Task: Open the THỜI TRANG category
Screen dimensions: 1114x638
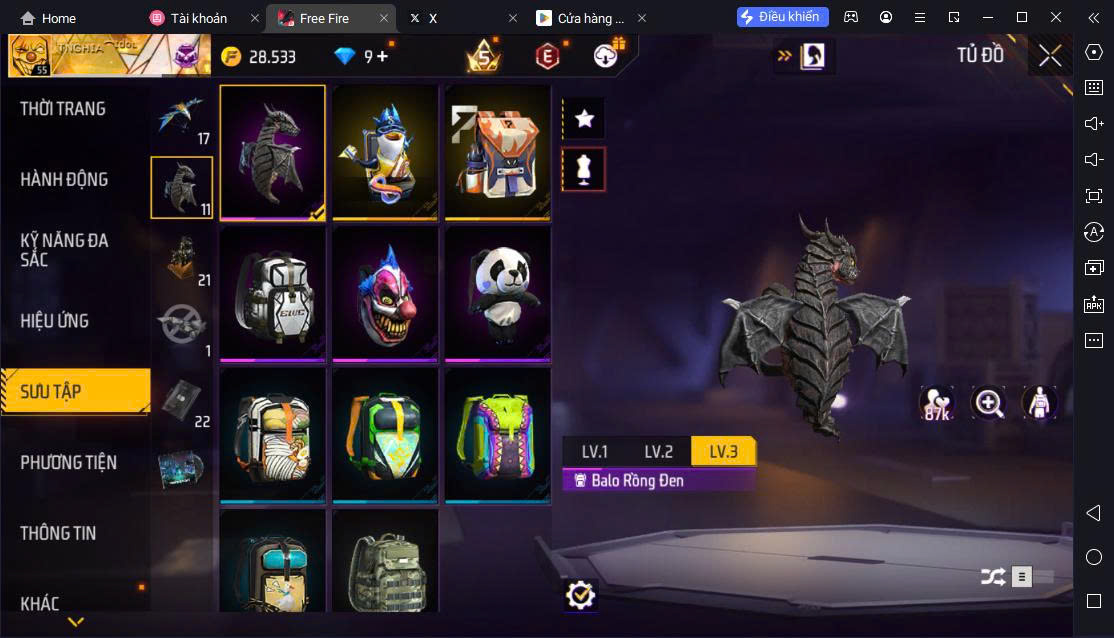Action: pyautogui.click(x=63, y=109)
